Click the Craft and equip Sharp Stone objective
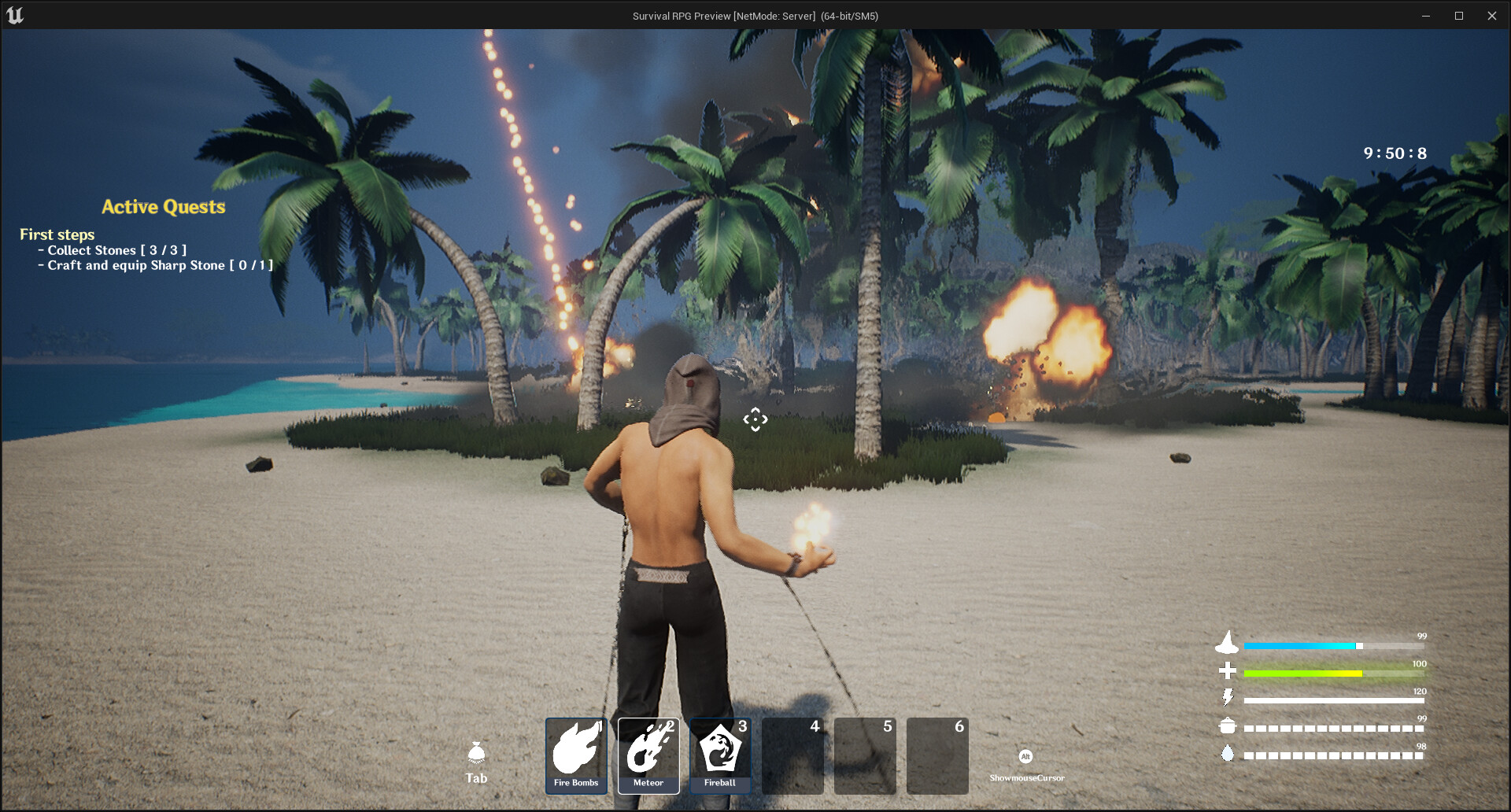Screen dimensions: 1511x812 (x=155, y=265)
